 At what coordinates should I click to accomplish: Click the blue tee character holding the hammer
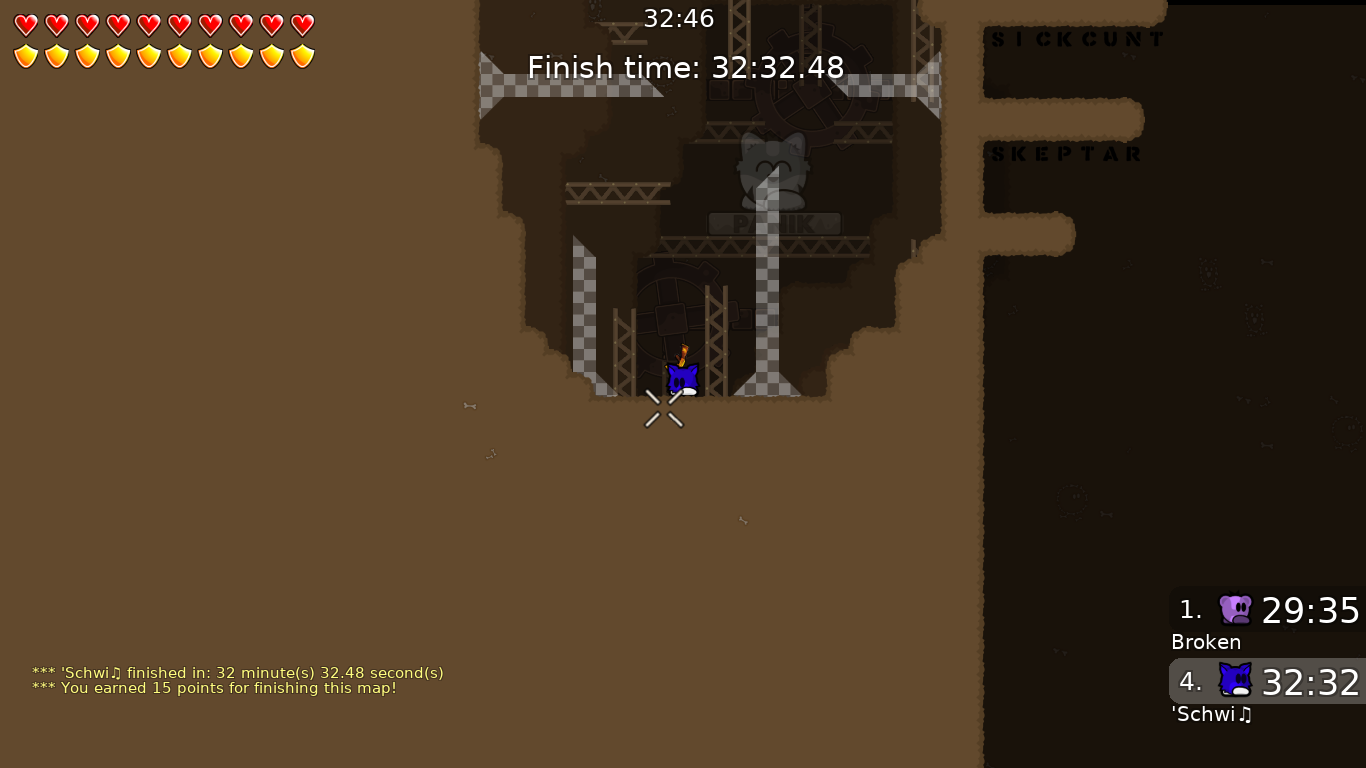point(683,378)
